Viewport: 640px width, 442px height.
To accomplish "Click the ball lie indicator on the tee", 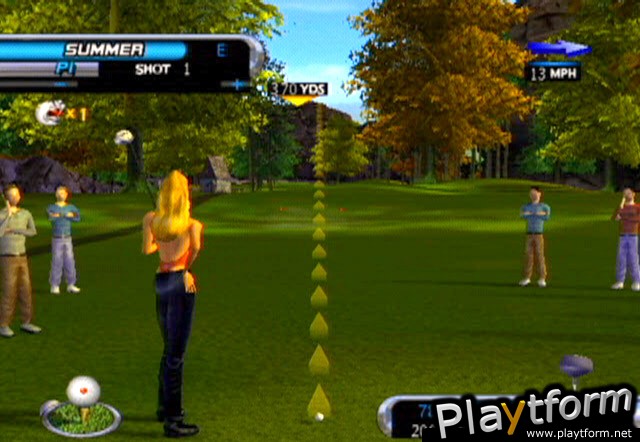I will coord(81,405).
